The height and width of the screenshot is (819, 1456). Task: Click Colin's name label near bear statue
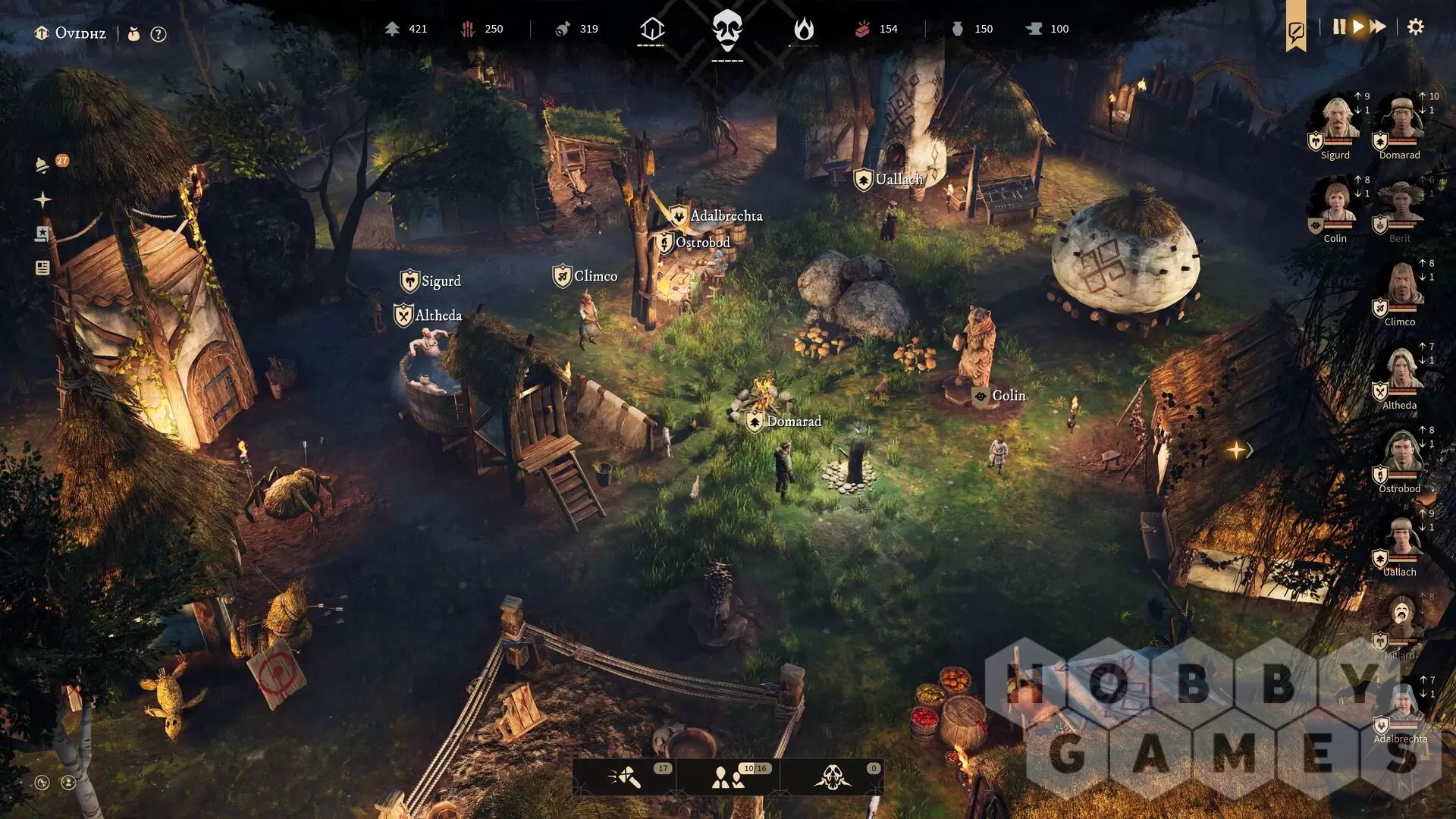click(x=1008, y=396)
